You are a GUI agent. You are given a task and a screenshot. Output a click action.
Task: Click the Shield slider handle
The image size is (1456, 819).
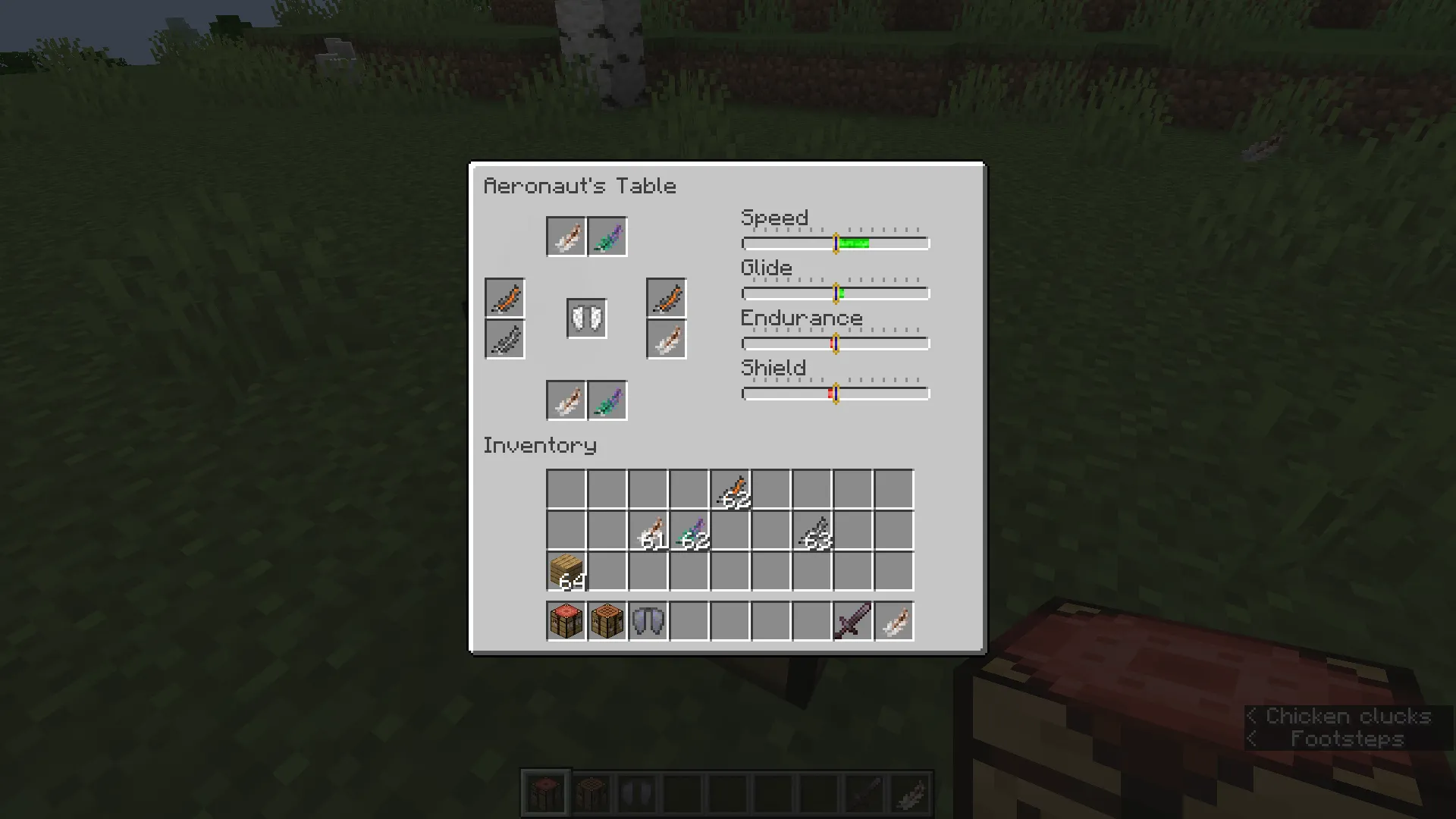tap(834, 394)
